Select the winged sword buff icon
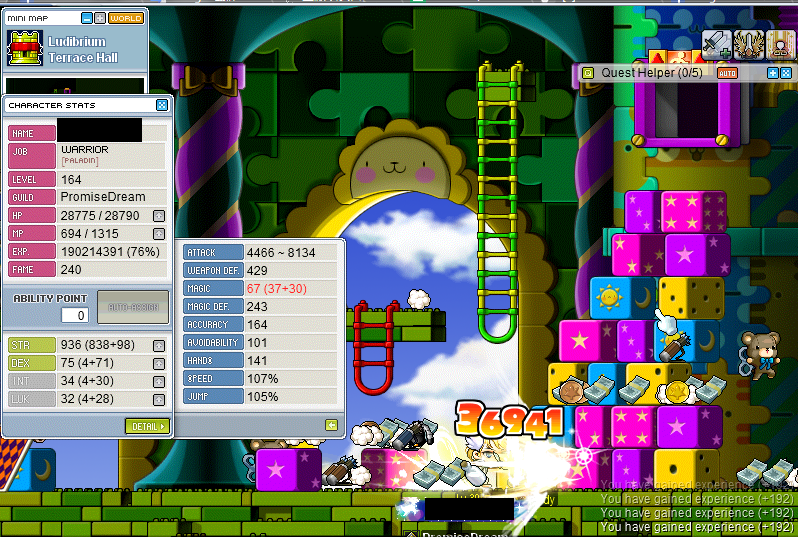This screenshot has height=537, width=798. [x=747, y=43]
